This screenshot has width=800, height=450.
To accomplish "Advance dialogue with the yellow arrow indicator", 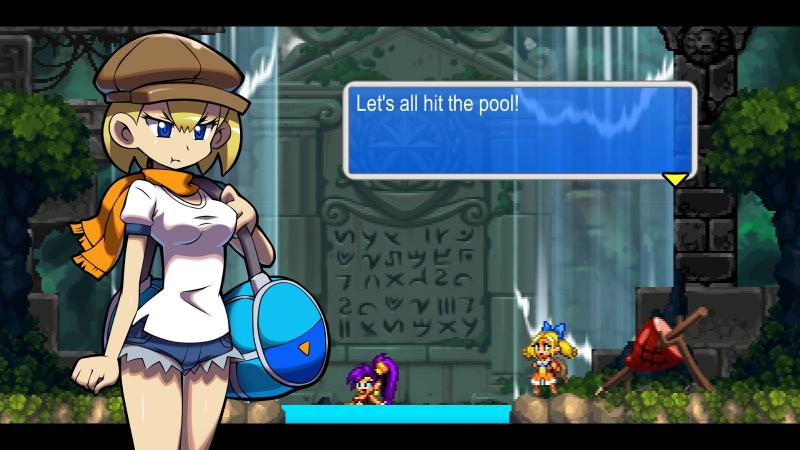I will (676, 179).
